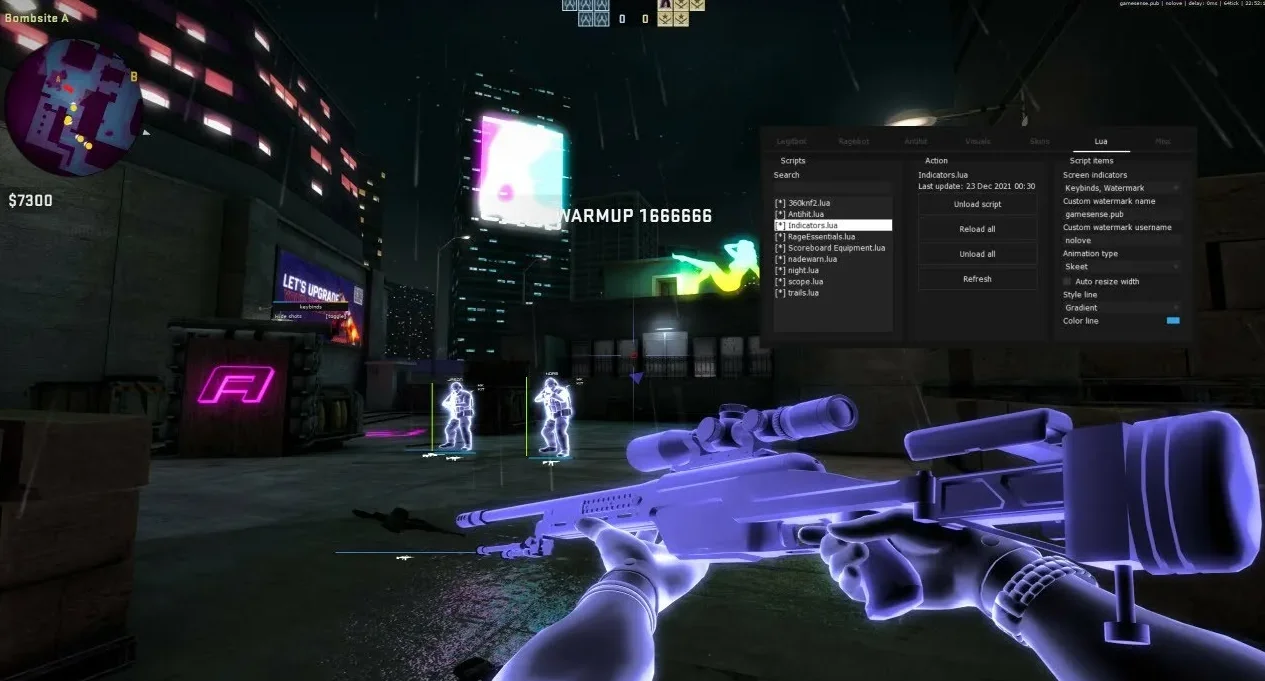Toggle the Auto resize width checkbox

tap(1068, 282)
